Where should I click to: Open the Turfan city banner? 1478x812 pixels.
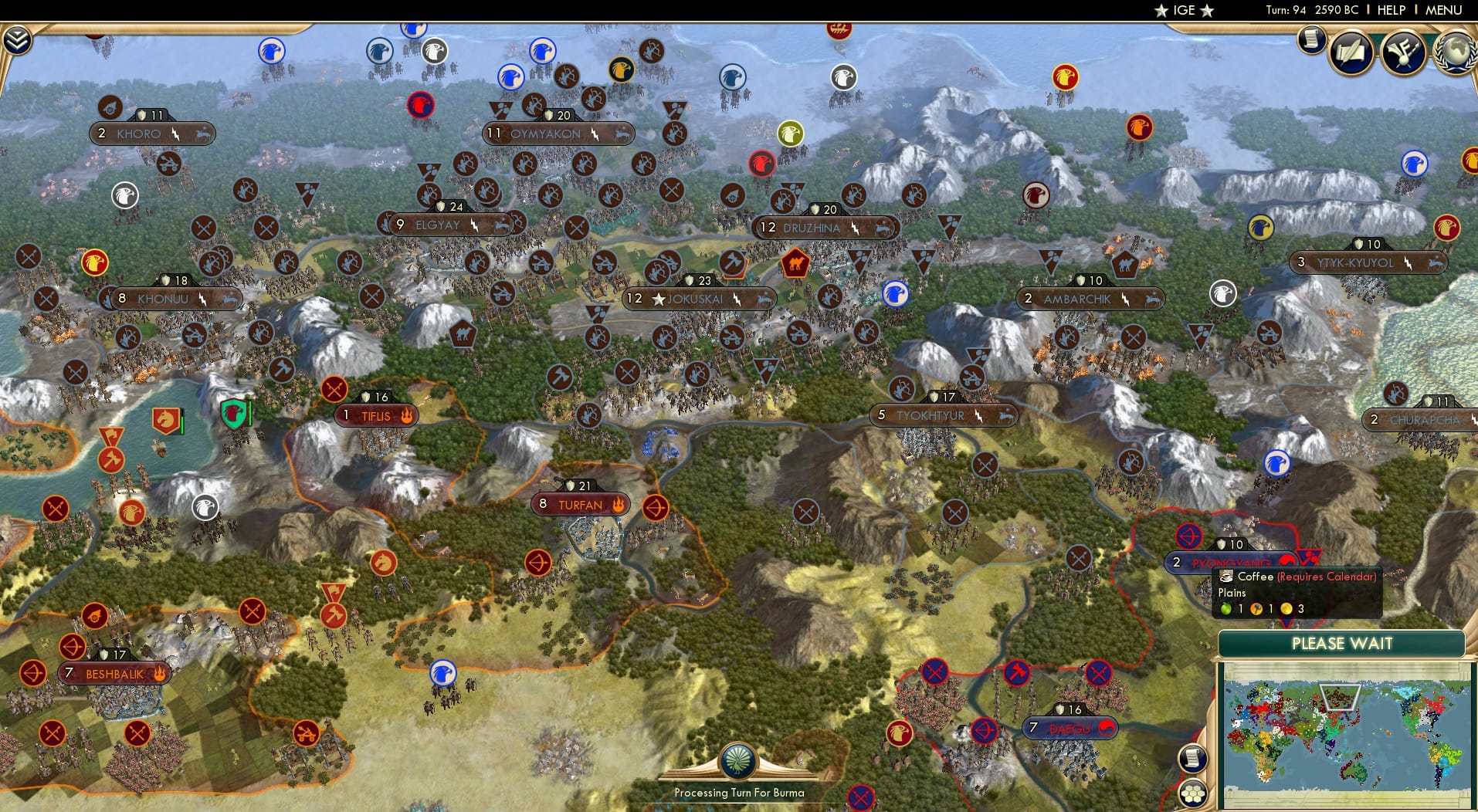580,503
